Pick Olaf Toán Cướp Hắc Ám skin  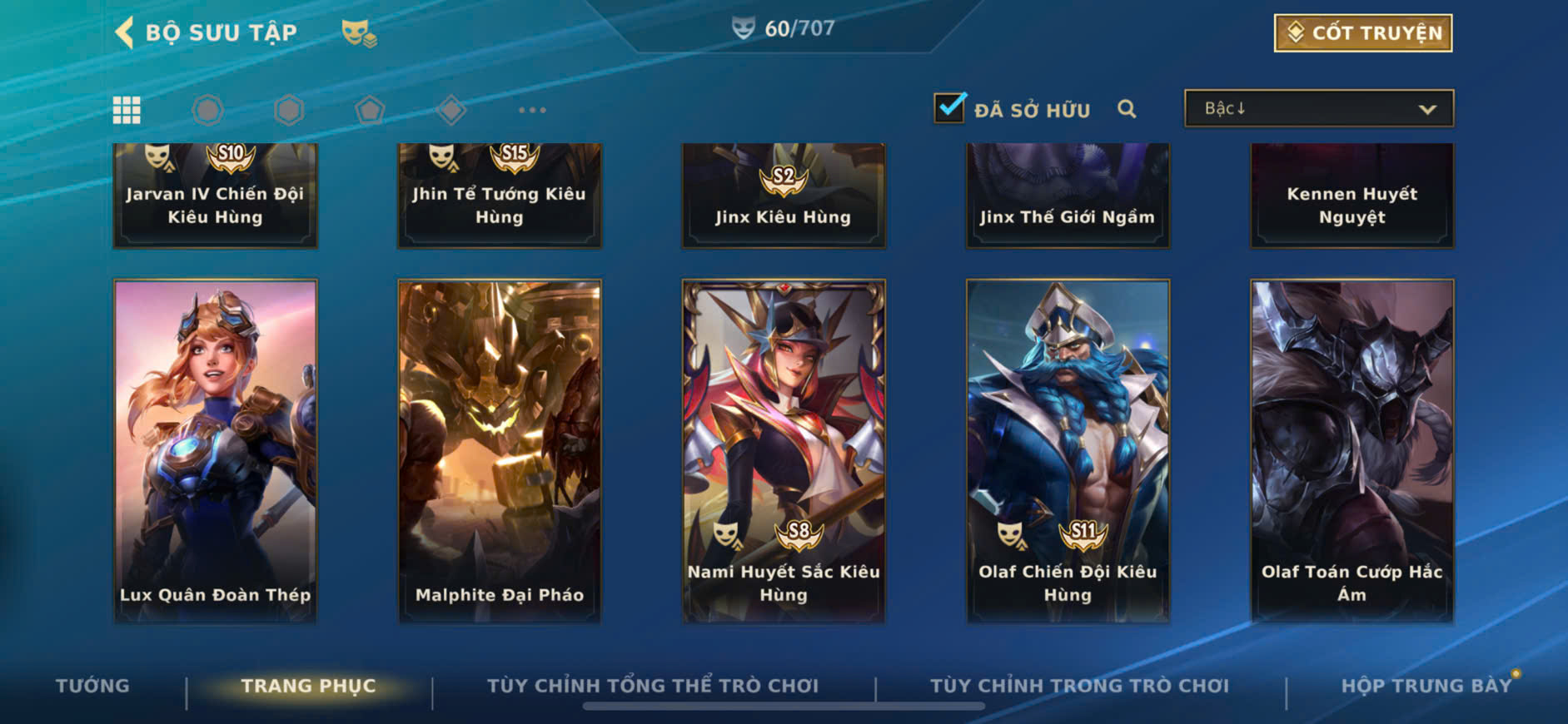click(1351, 450)
